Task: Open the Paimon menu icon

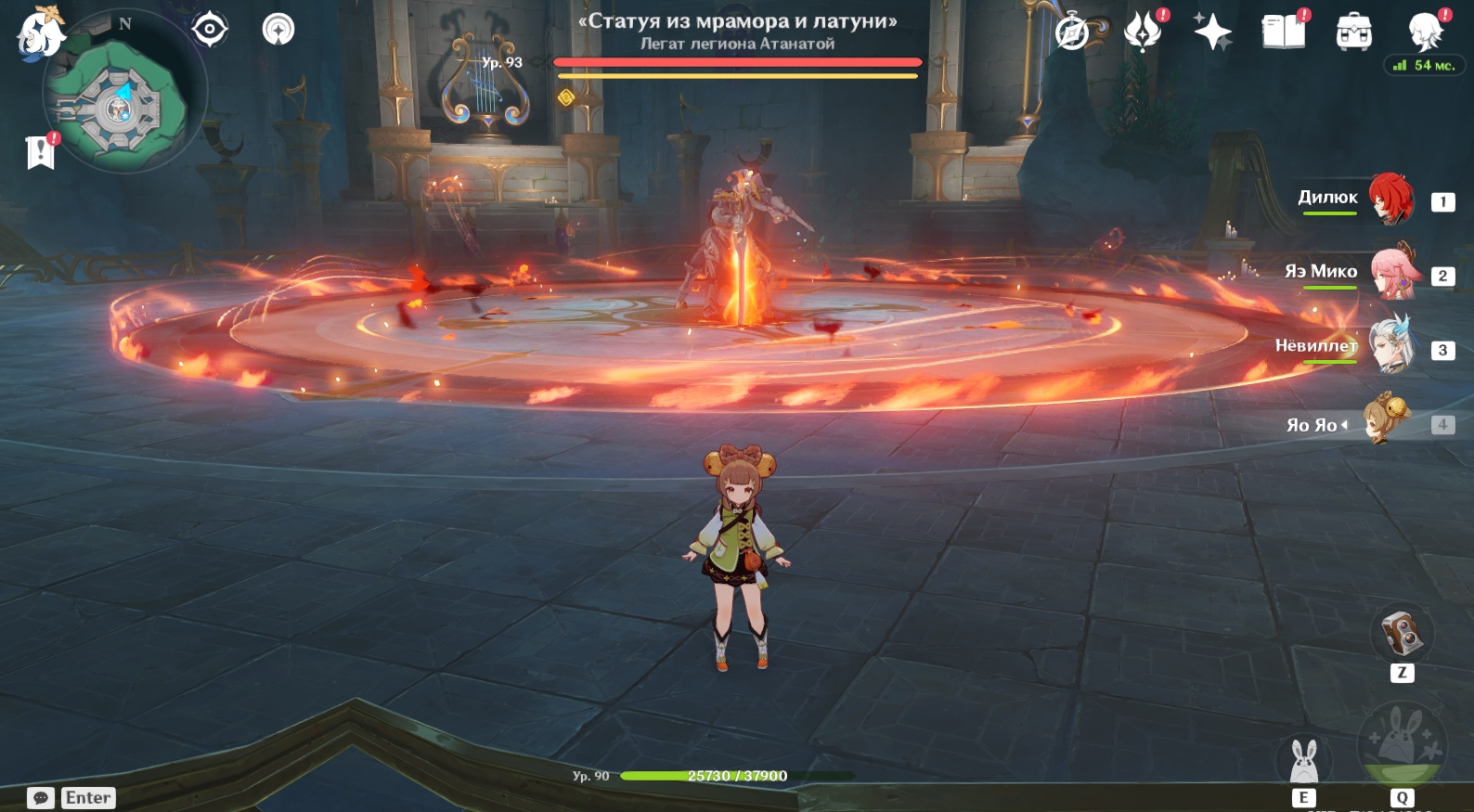Action: pyautogui.click(x=39, y=32)
